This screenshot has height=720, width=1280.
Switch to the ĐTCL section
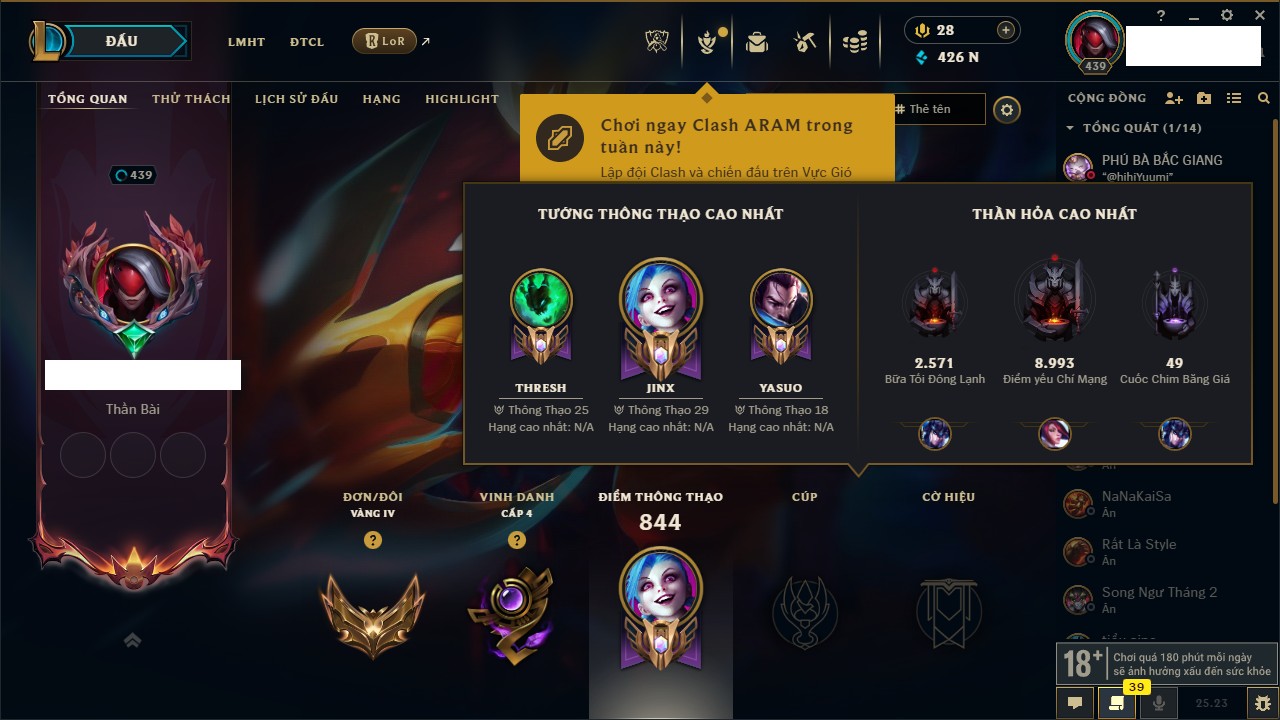307,42
